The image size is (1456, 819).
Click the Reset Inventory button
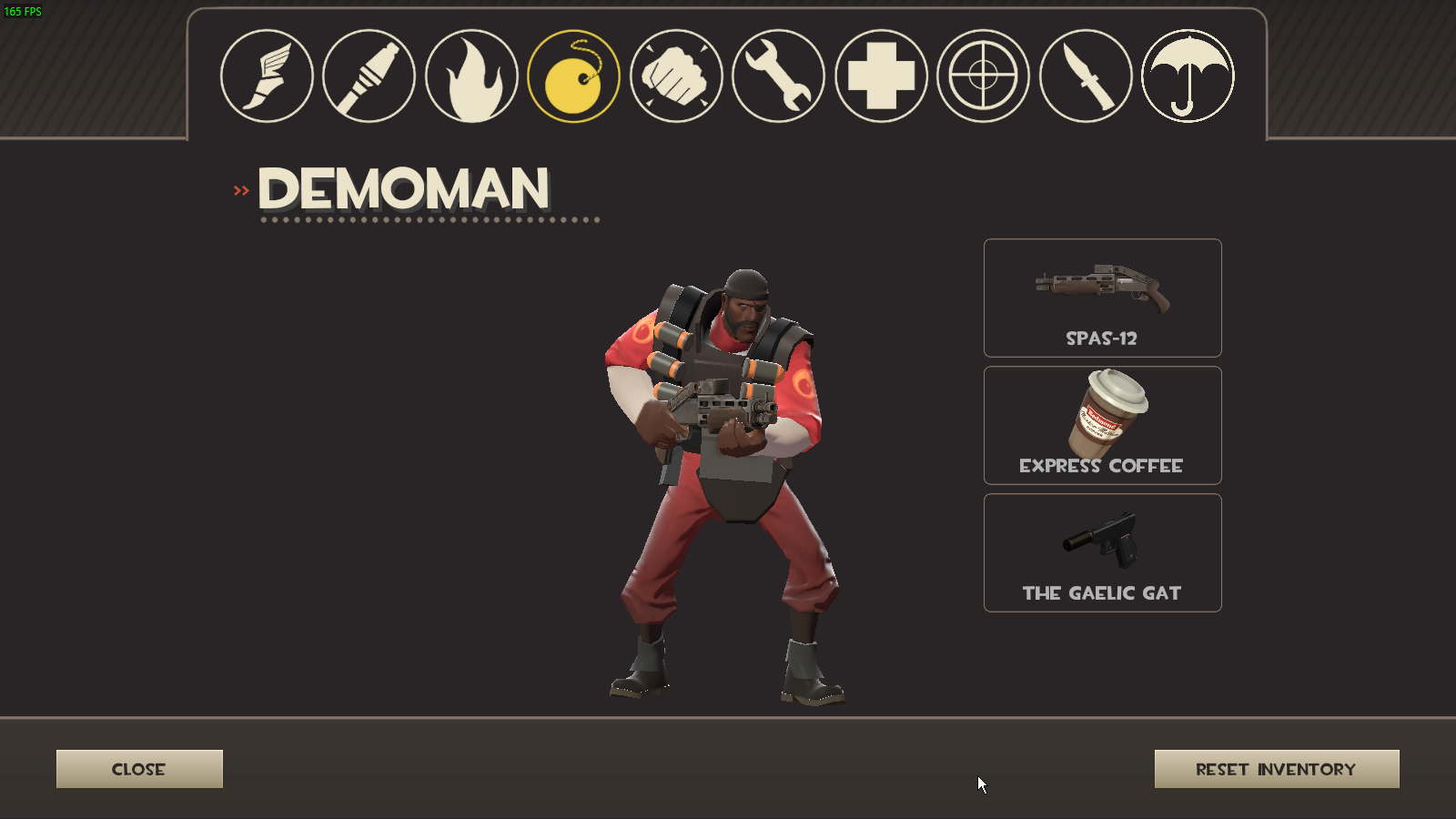coord(1276,769)
